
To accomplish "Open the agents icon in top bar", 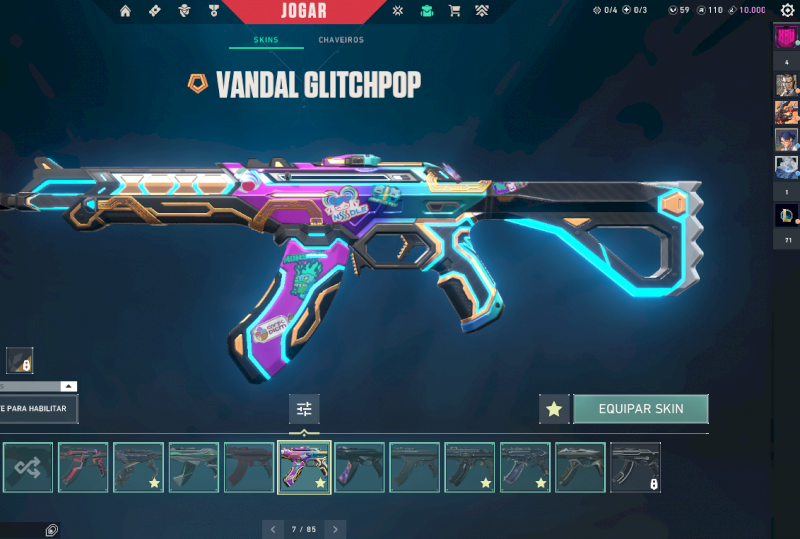I will [183, 11].
